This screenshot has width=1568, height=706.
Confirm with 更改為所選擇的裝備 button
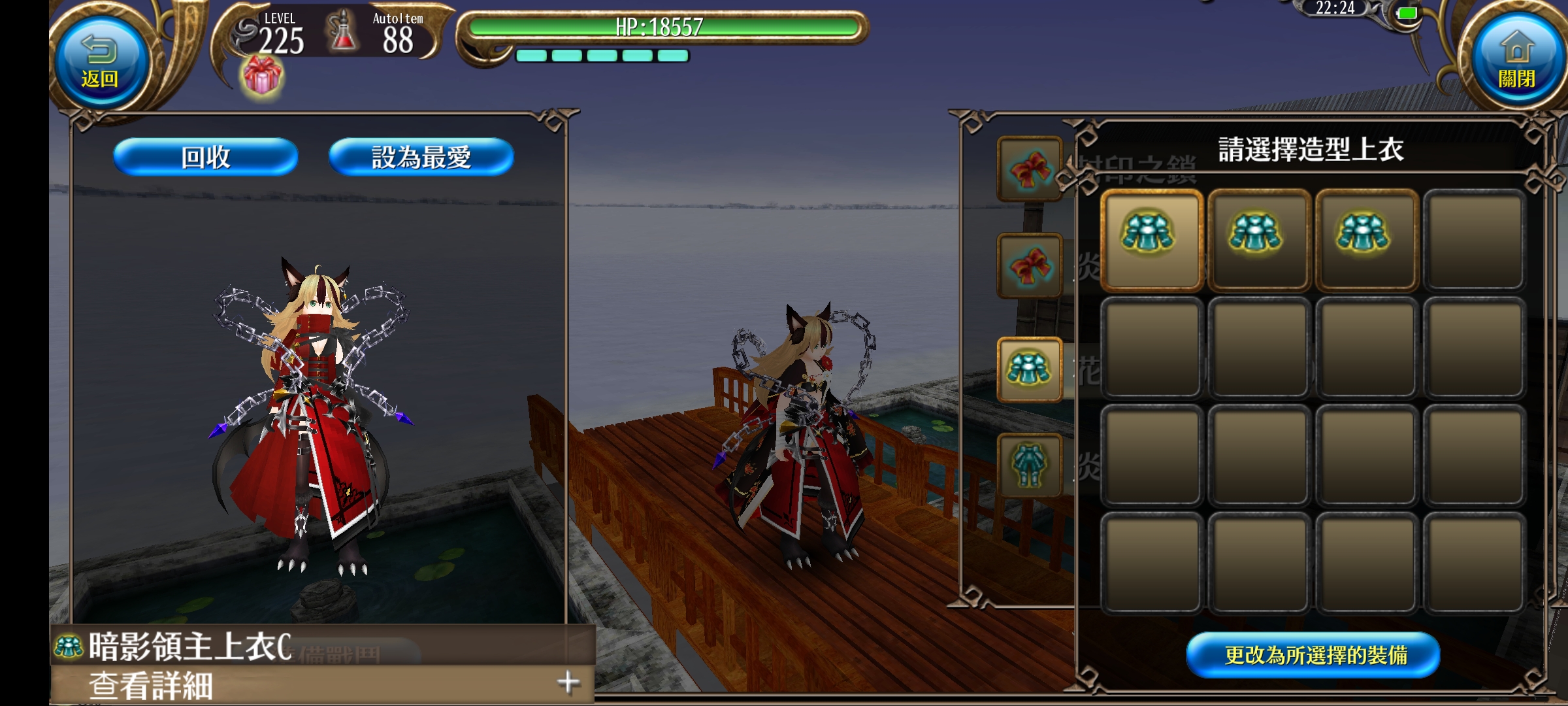pos(1313,655)
